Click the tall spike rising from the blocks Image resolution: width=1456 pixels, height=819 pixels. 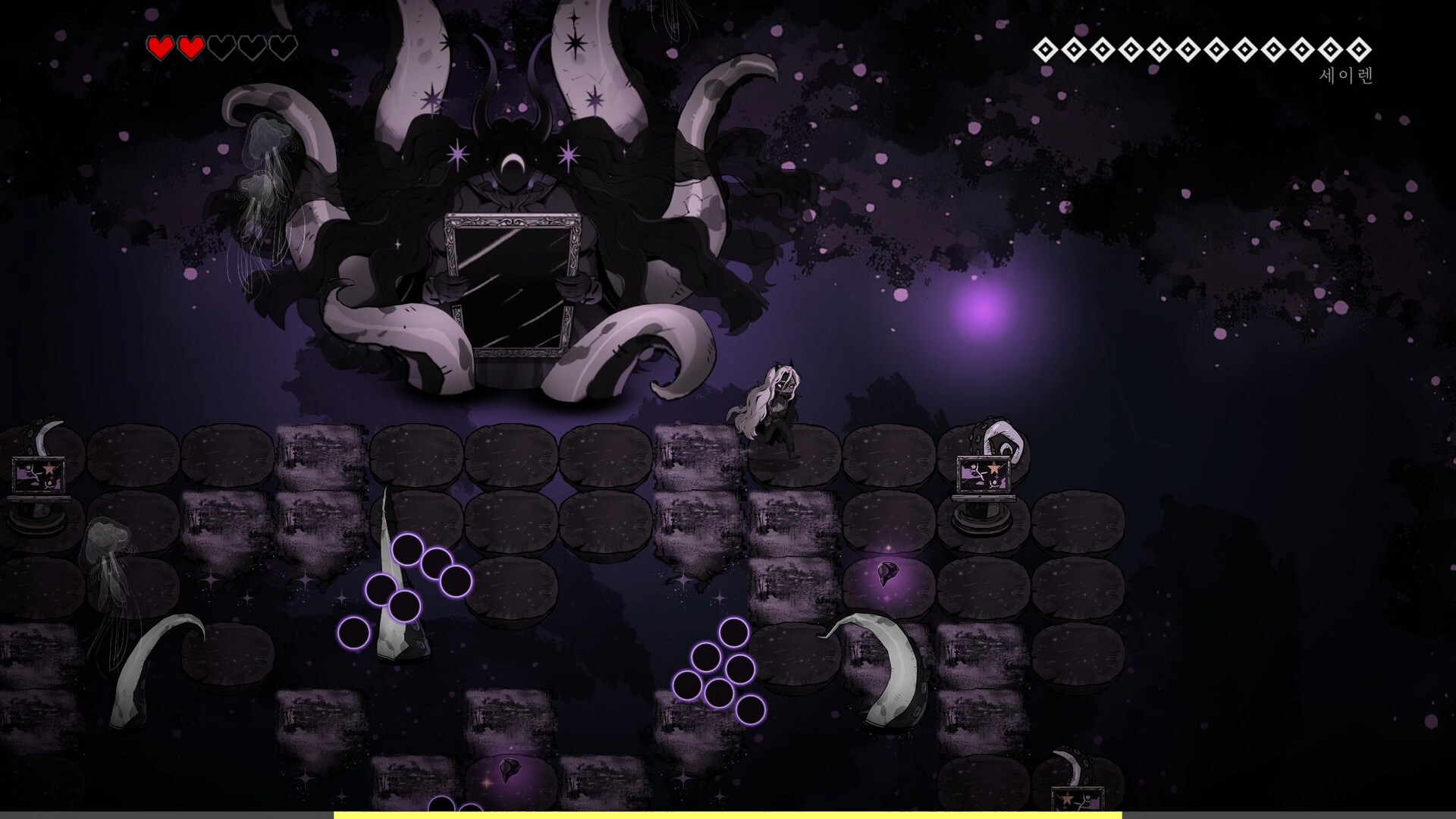pyautogui.click(x=397, y=599)
